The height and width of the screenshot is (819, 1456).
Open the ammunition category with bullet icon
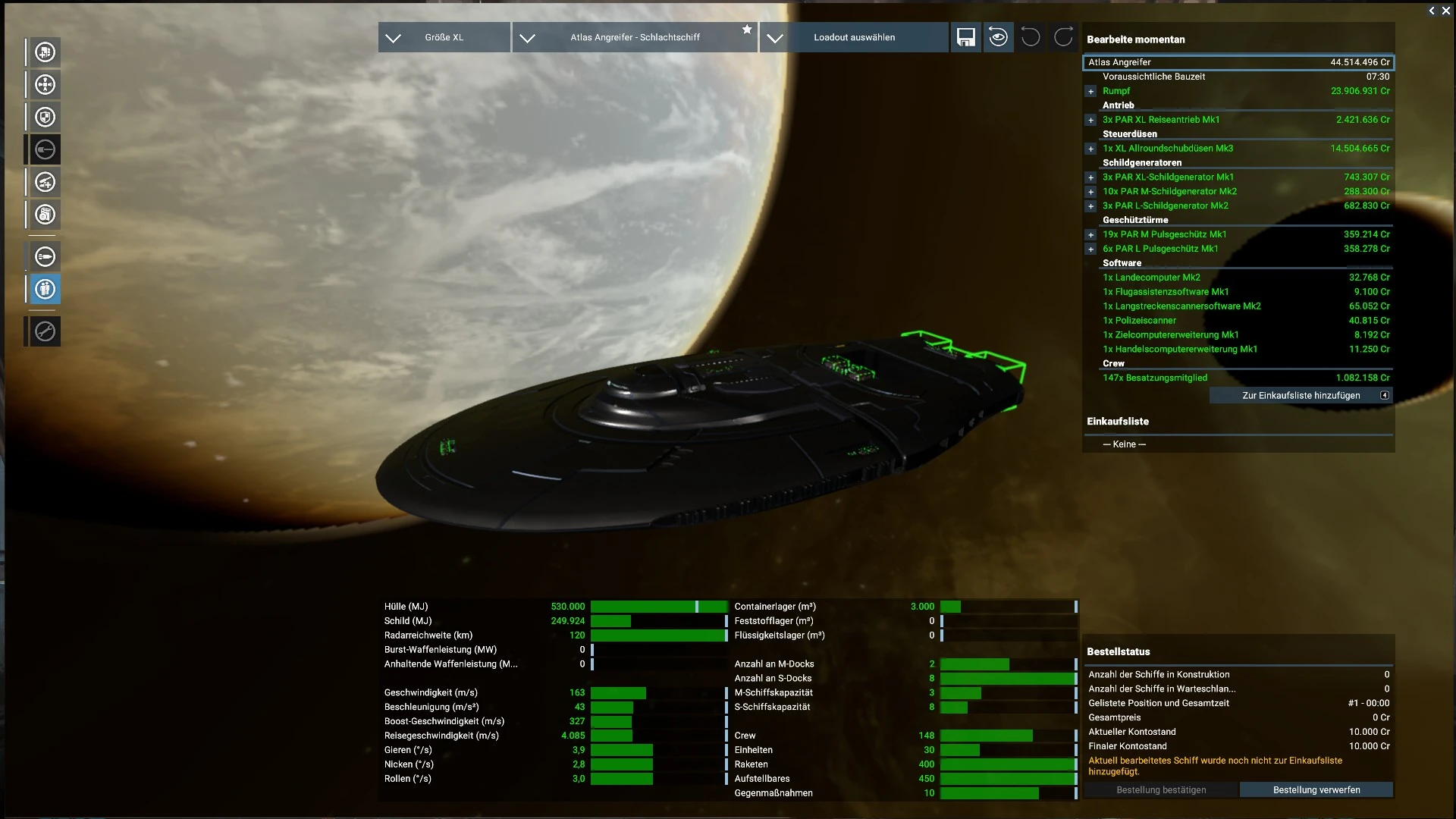[45, 256]
